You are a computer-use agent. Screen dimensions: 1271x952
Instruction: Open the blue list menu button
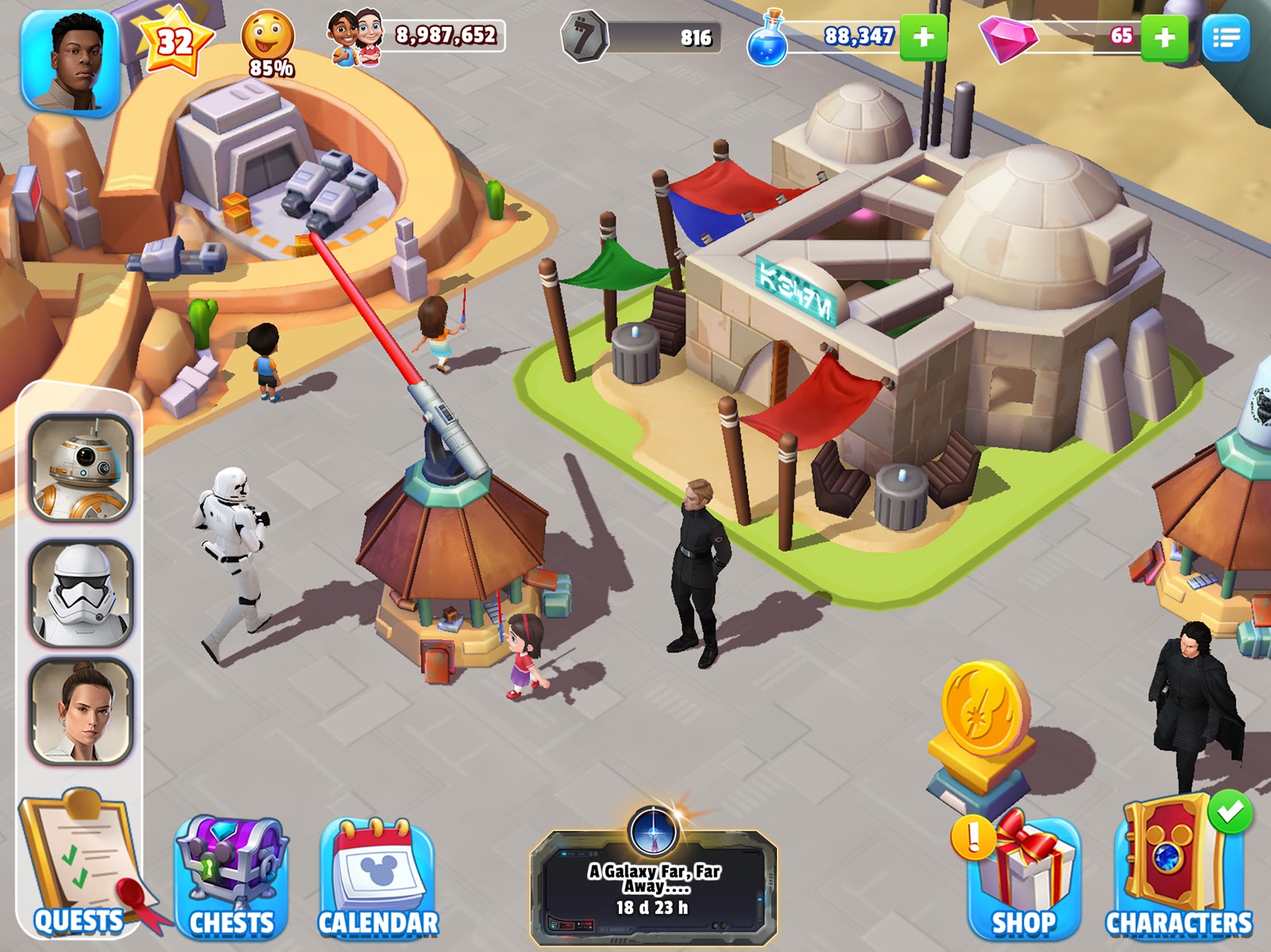[1226, 37]
